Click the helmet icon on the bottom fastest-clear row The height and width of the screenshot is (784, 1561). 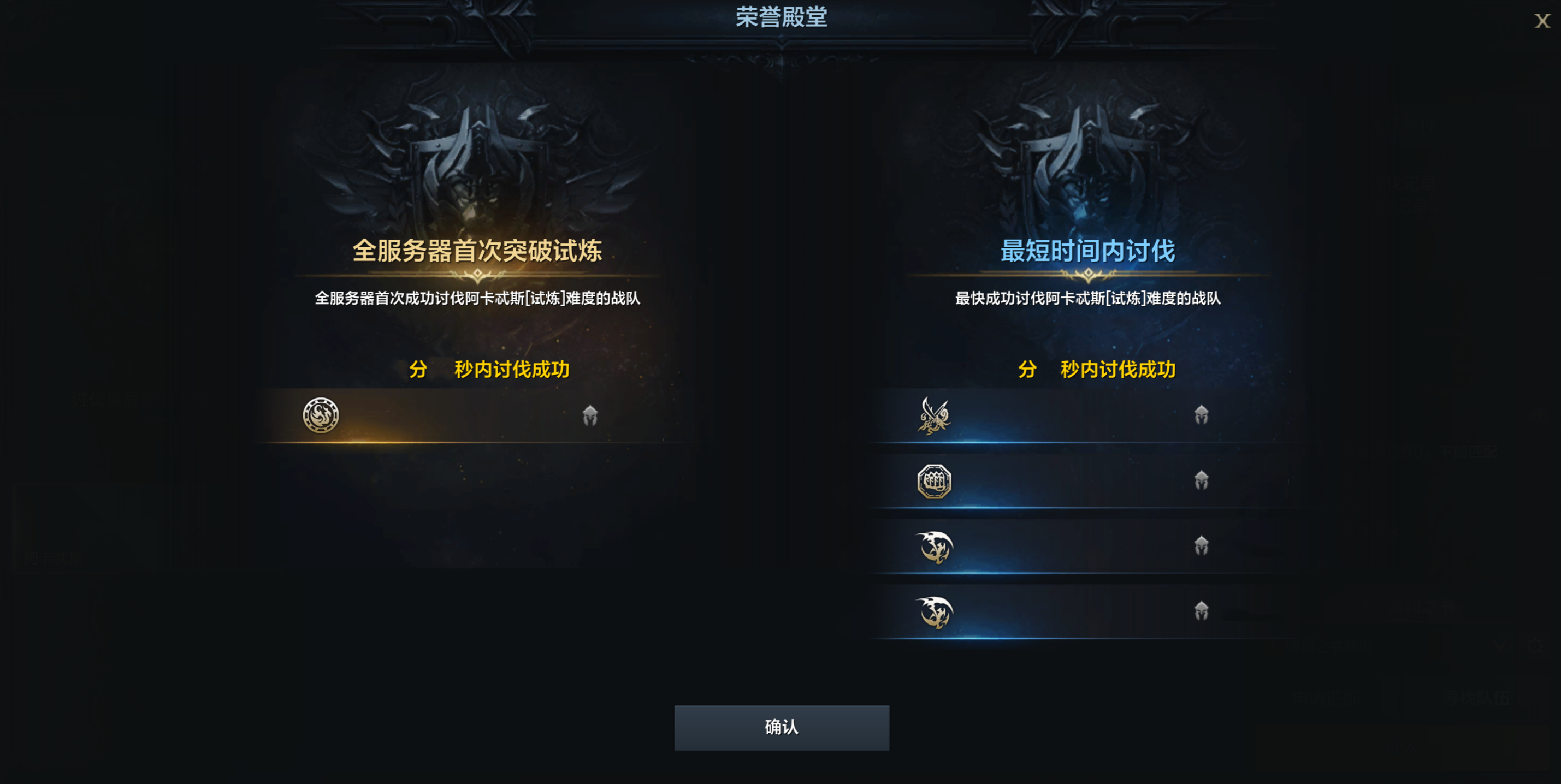(x=1201, y=613)
